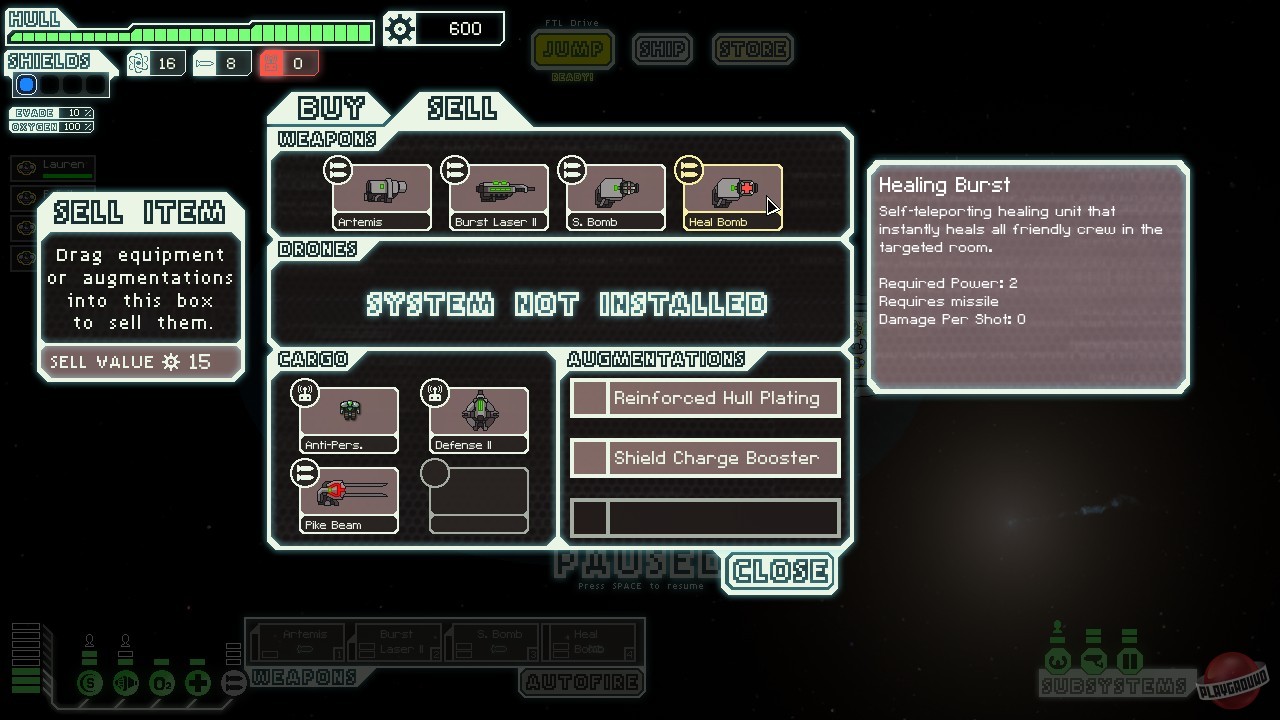Toggle Autofire on the weapons bar
The width and height of the screenshot is (1280, 720).
click(x=582, y=683)
